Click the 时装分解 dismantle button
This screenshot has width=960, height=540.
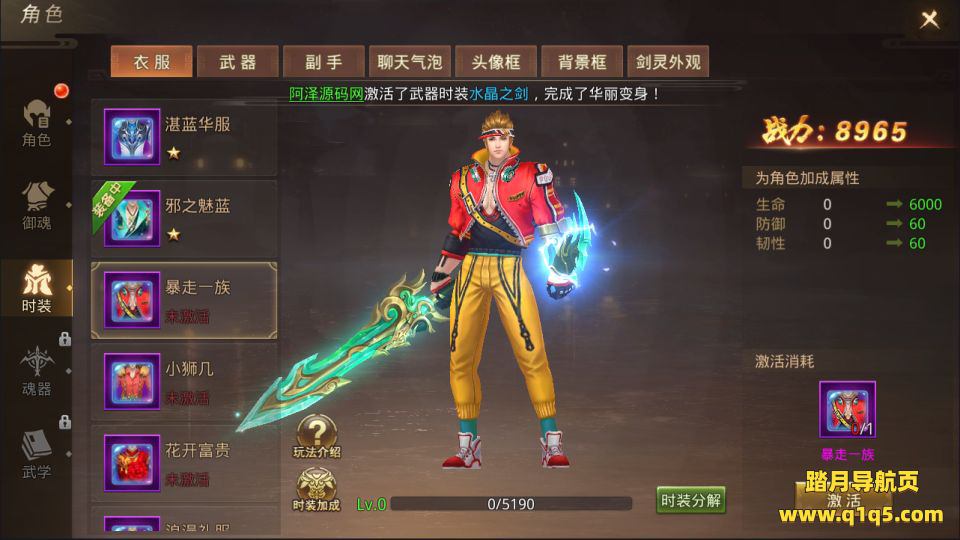click(691, 501)
